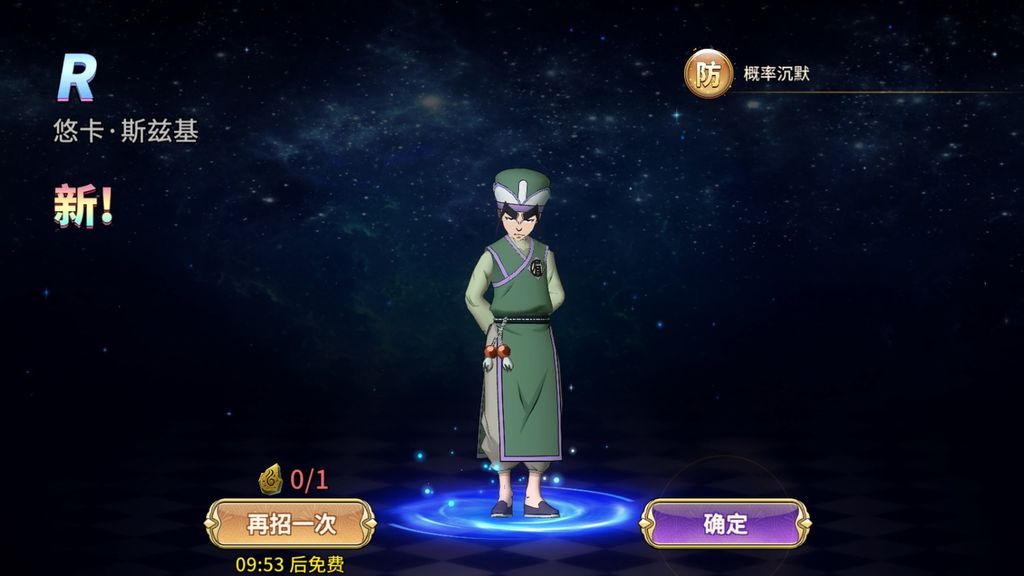1024x576 pixels.
Task: Confirm the result with 确定
Action: tap(725, 523)
